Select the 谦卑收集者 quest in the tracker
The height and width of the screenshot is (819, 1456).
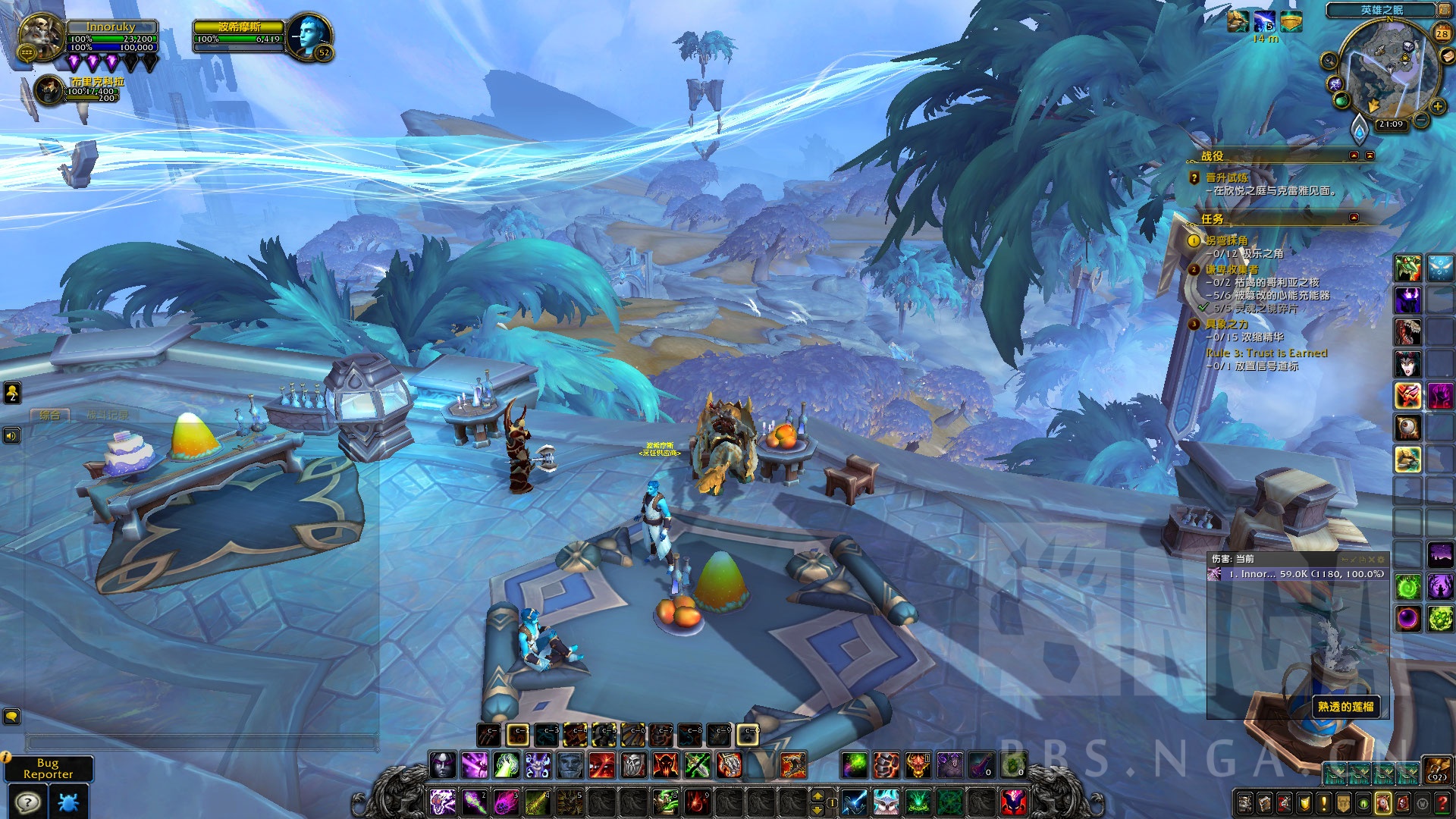pyautogui.click(x=1232, y=269)
